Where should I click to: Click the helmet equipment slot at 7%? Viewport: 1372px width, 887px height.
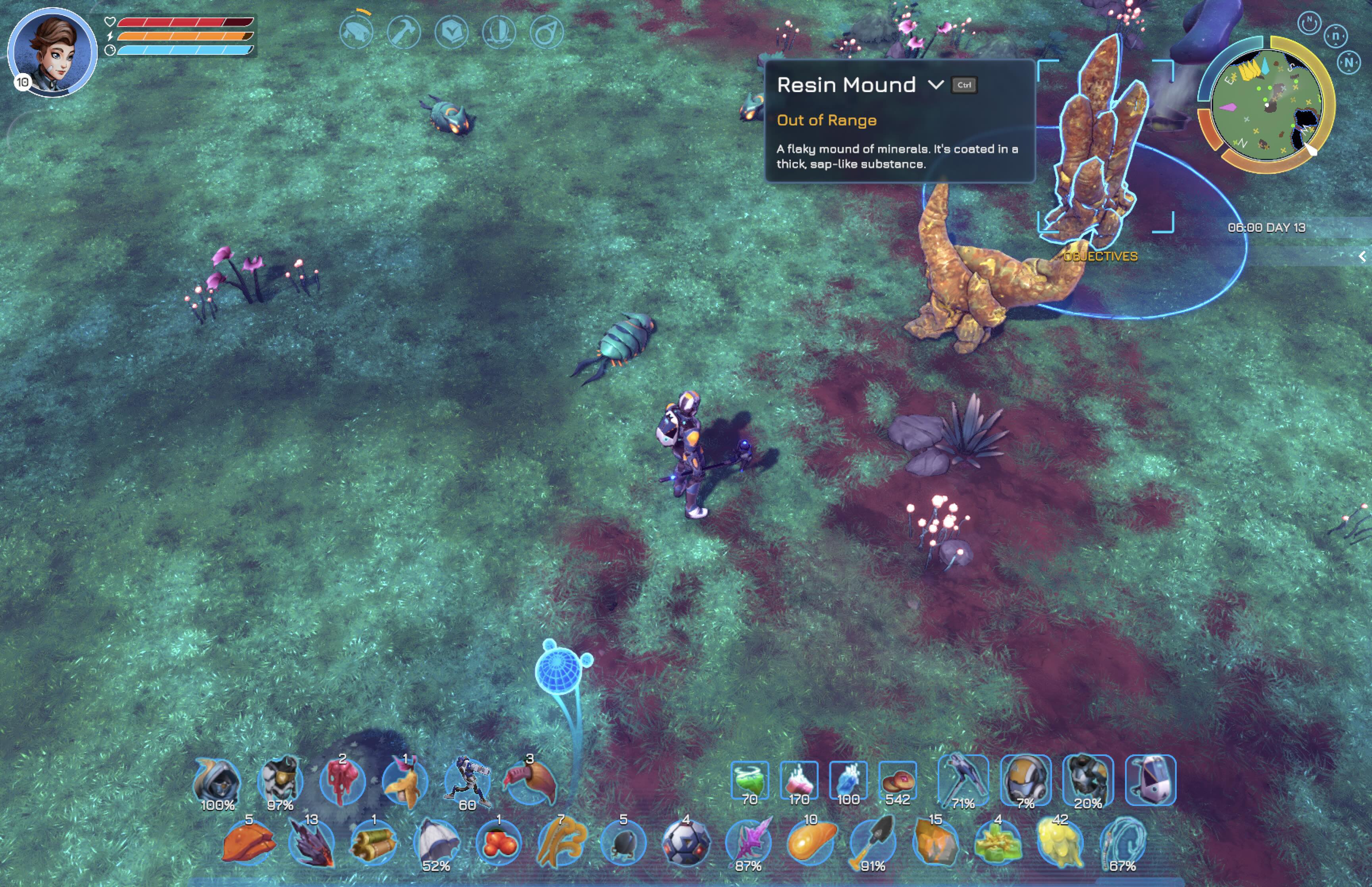[1025, 781]
